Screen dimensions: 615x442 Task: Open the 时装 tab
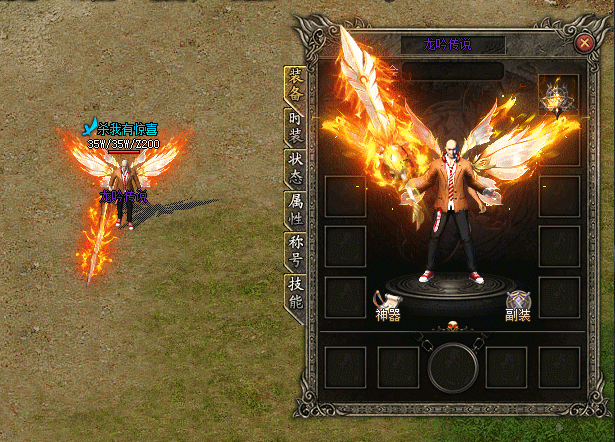(295, 128)
